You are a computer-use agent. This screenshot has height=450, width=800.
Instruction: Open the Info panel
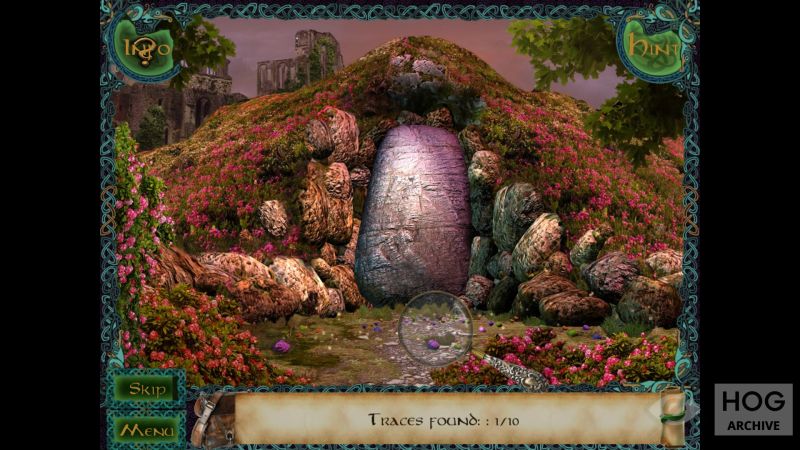point(146,46)
